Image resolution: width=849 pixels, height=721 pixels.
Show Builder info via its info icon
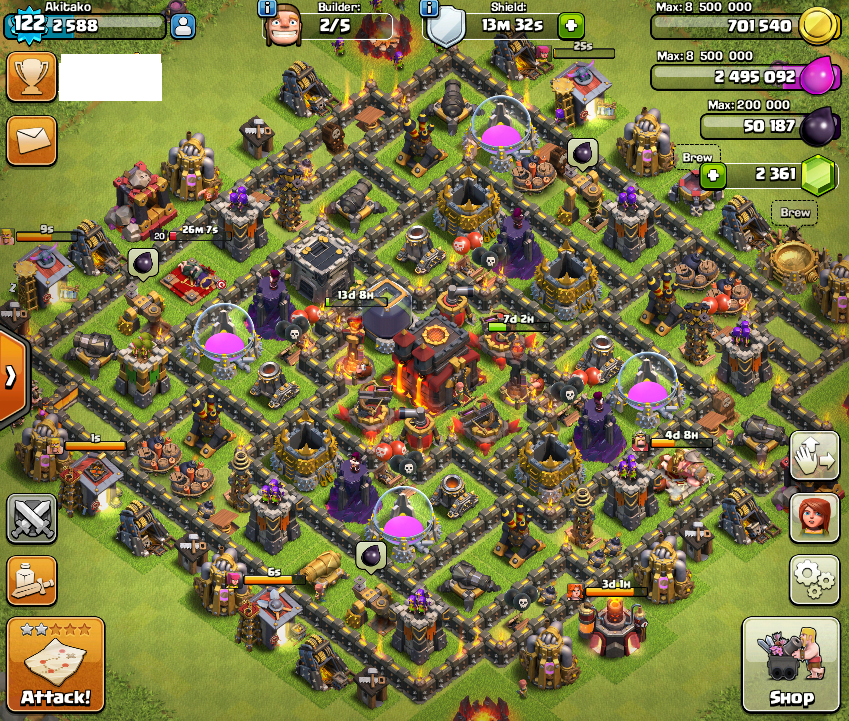pyautogui.click(x=267, y=8)
